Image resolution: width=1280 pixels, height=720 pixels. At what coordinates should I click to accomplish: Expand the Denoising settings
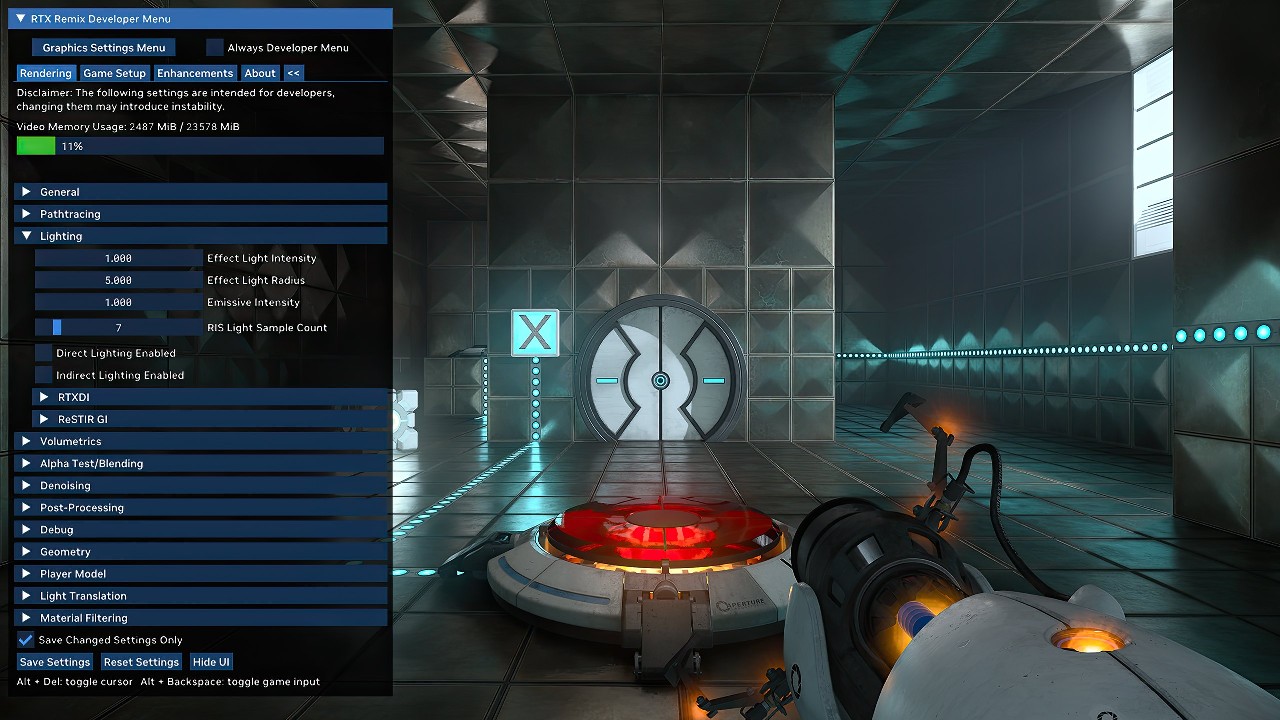64,485
